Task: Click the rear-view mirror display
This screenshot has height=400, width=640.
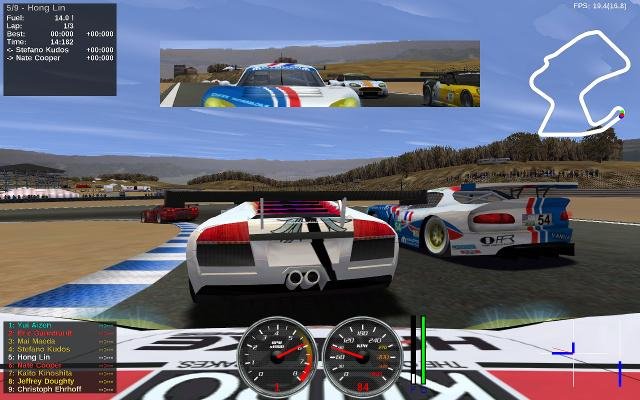Action: [319, 73]
